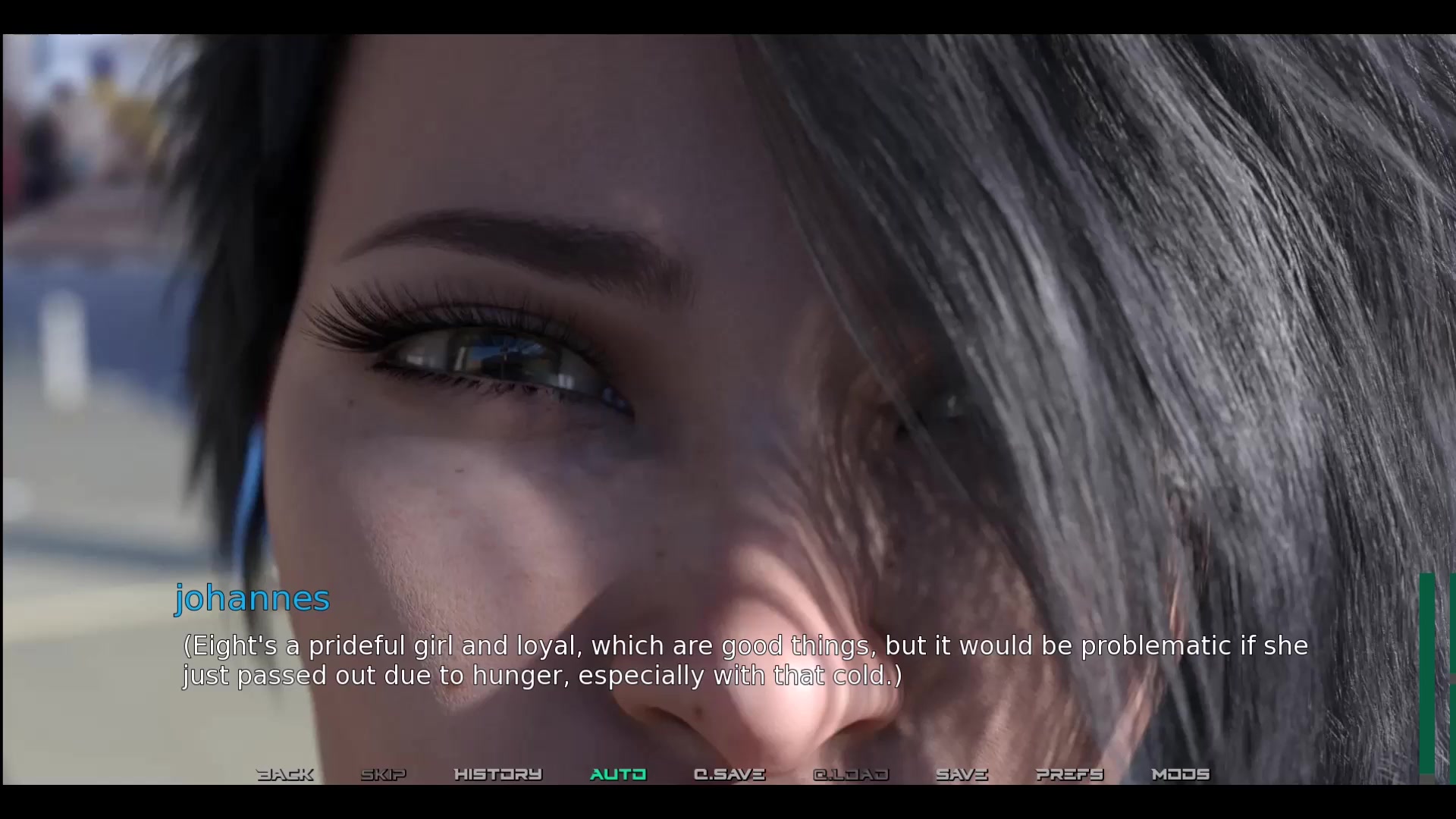
Task: Go back with the Back button
Action: point(285,774)
